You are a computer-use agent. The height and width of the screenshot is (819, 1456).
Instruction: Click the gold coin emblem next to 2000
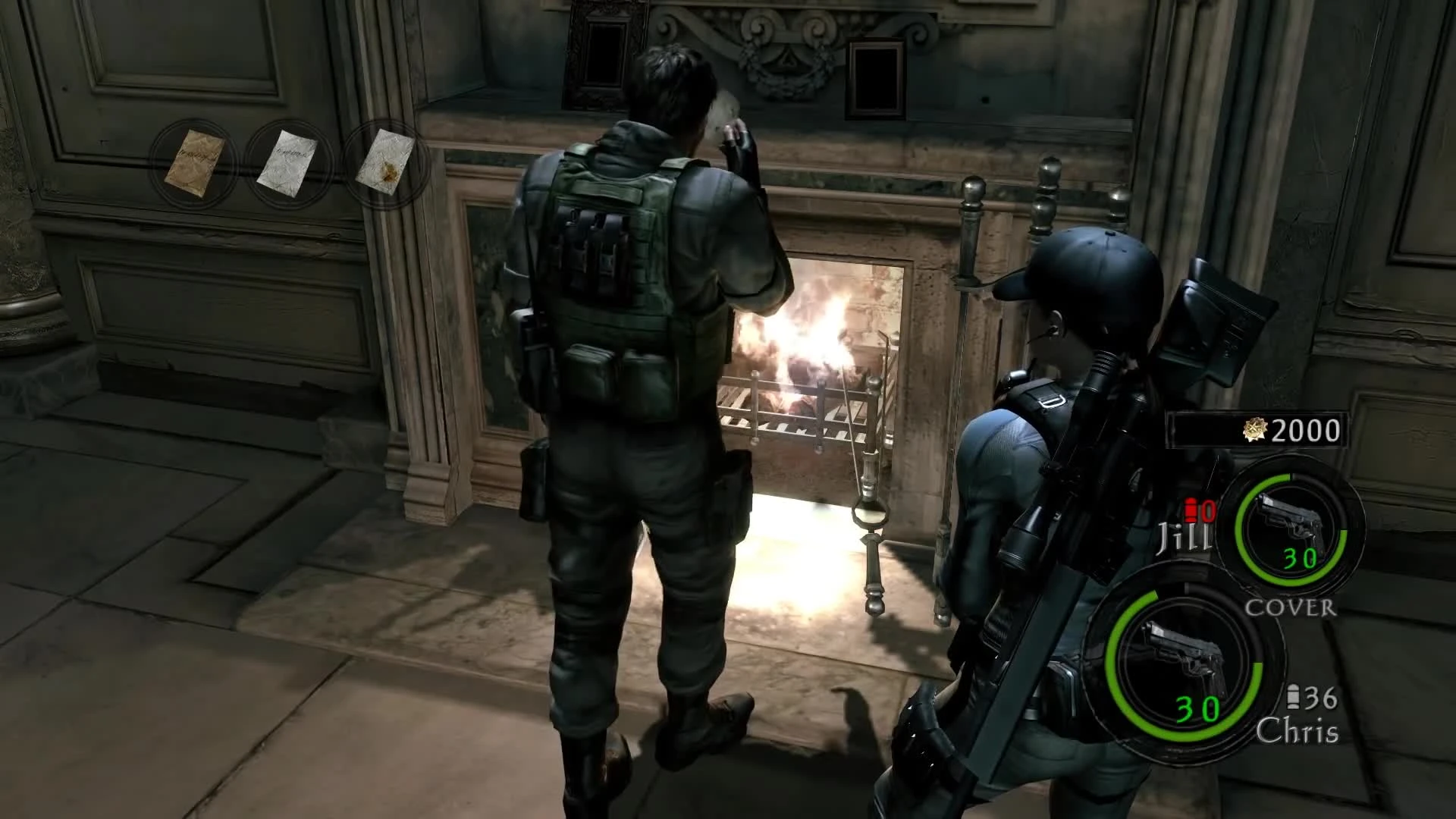click(x=1255, y=429)
